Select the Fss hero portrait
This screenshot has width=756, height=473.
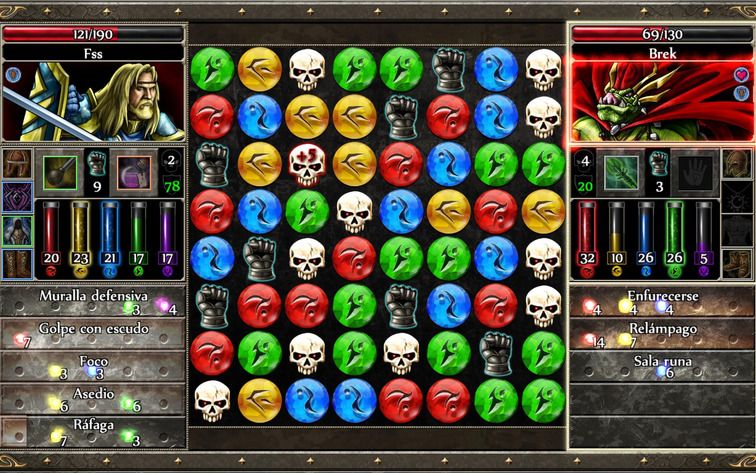point(93,100)
